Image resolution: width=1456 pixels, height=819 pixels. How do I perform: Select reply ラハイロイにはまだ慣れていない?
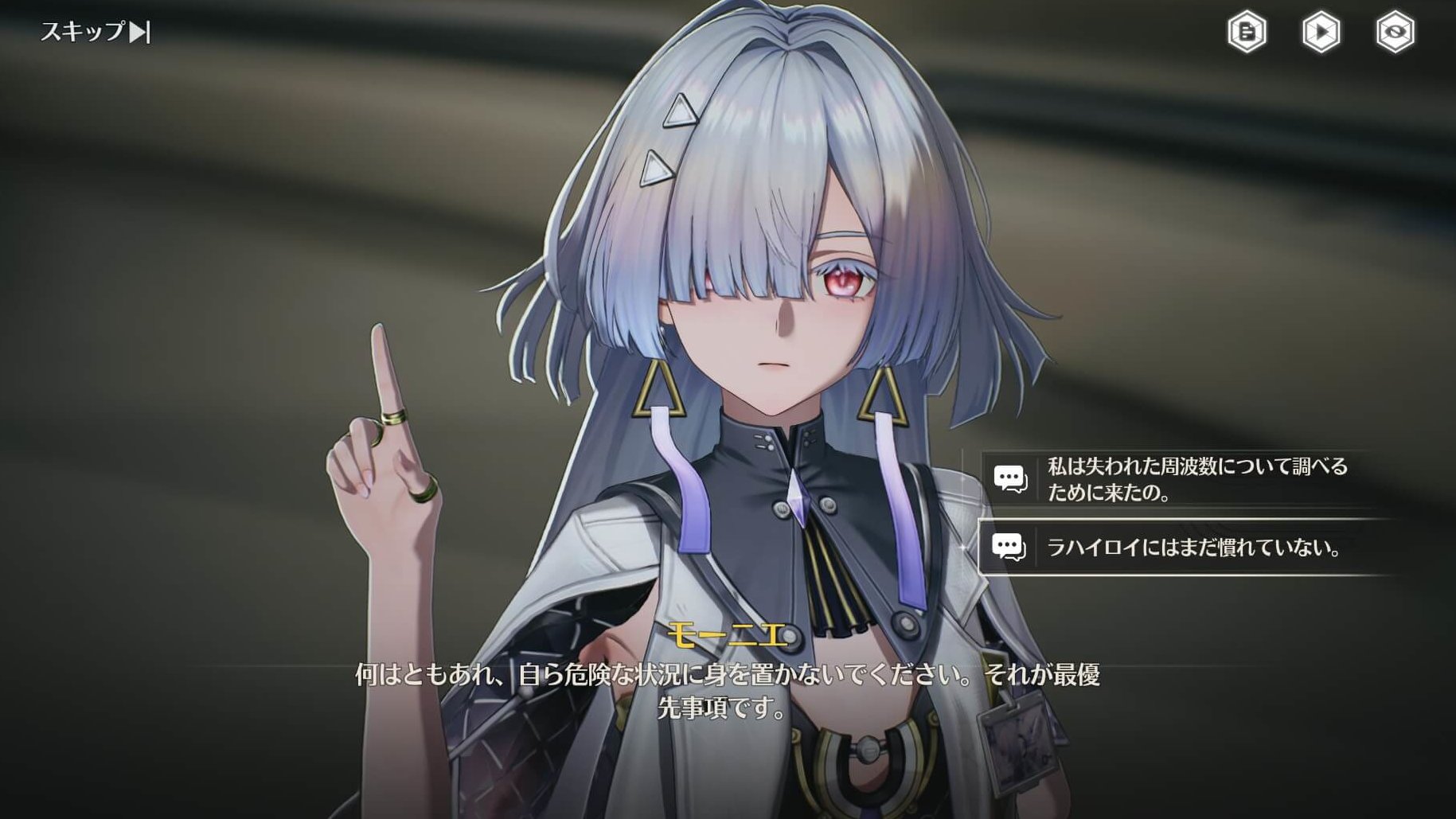click(1186, 547)
